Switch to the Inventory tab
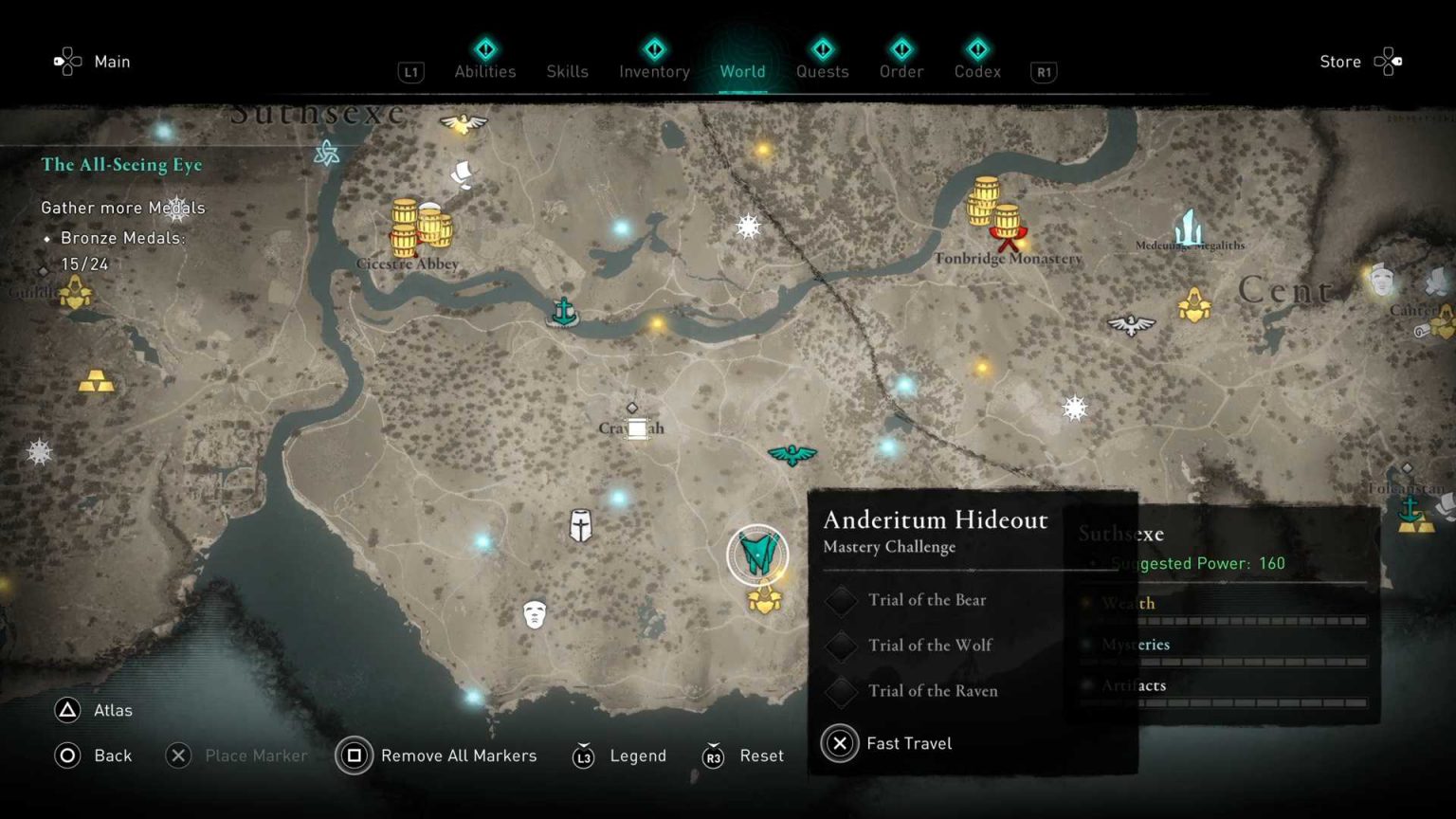 tap(653, 71)
